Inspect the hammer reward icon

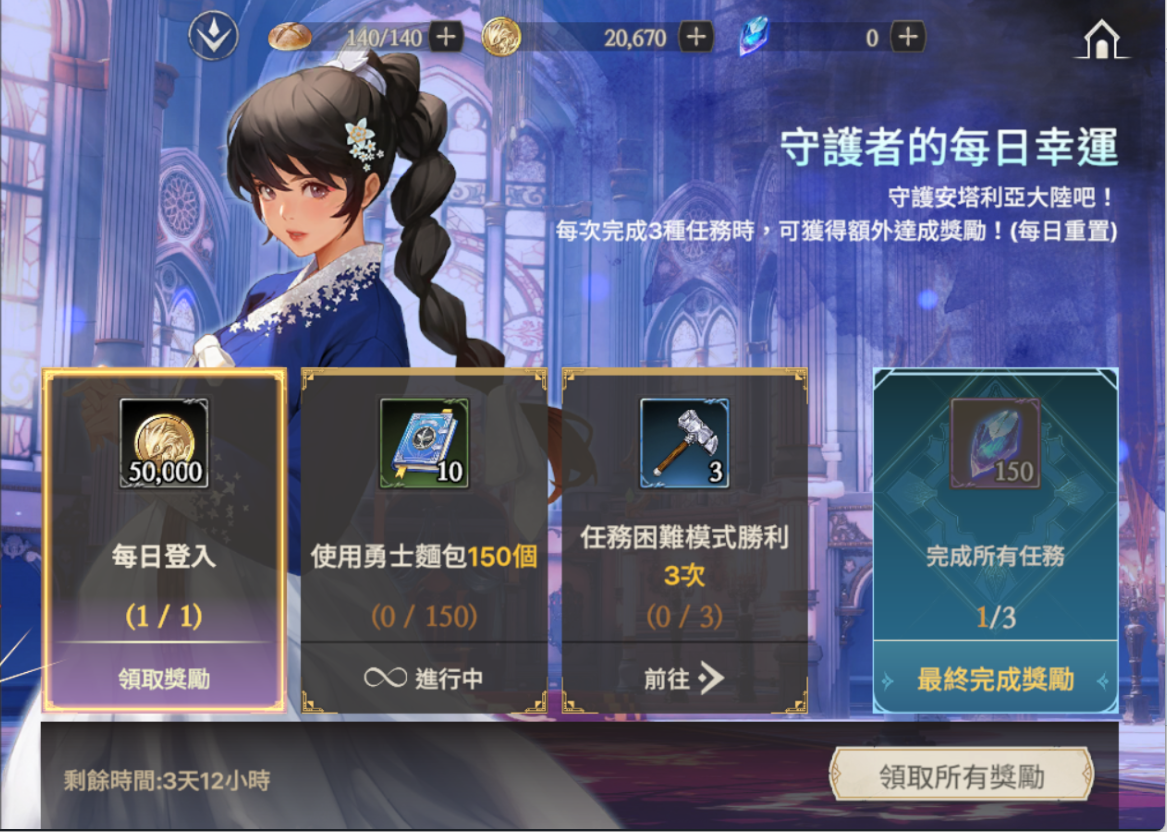pyautogui.click(x=684, y=443)
